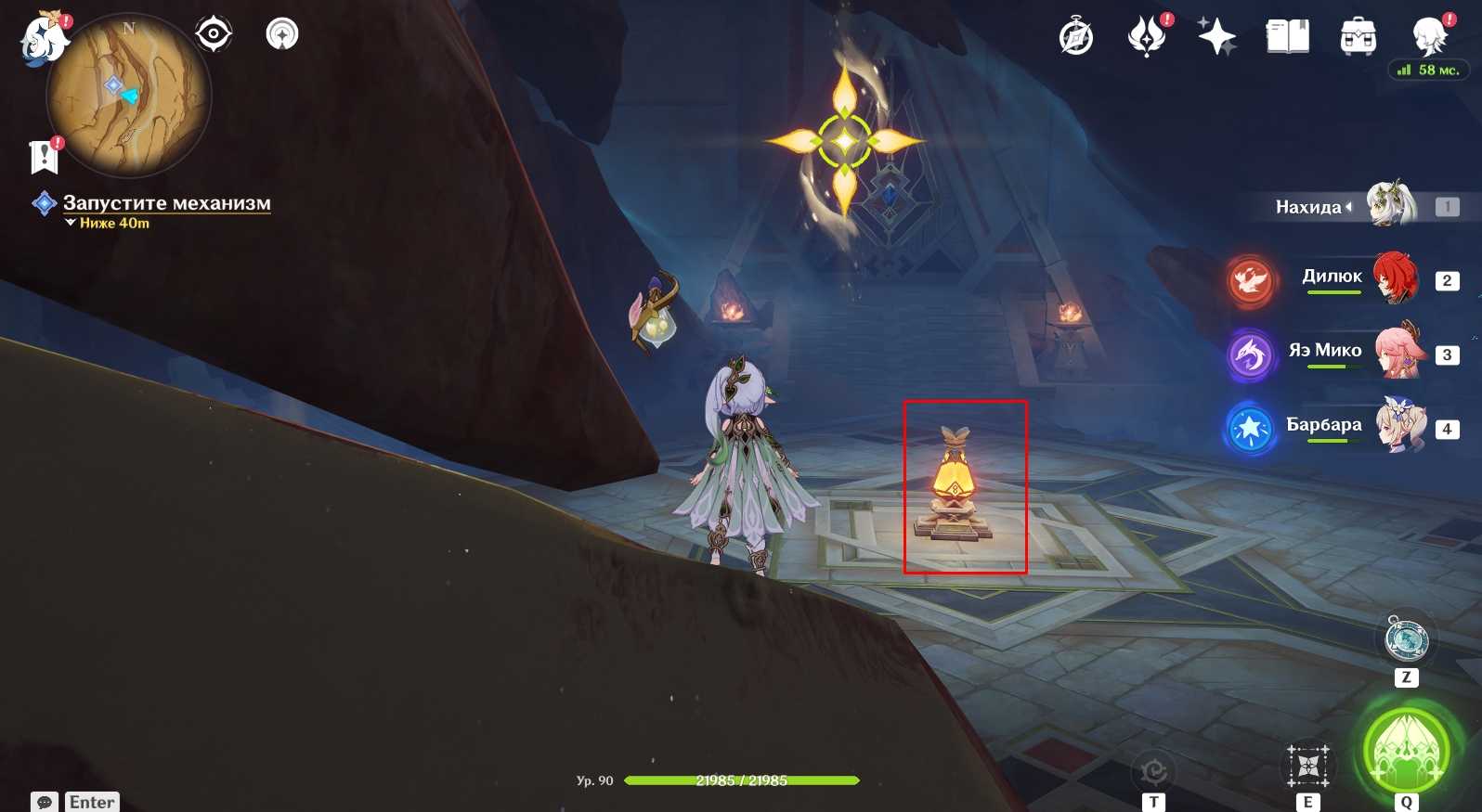Open the quest log exclamation icon

(44, 158)
